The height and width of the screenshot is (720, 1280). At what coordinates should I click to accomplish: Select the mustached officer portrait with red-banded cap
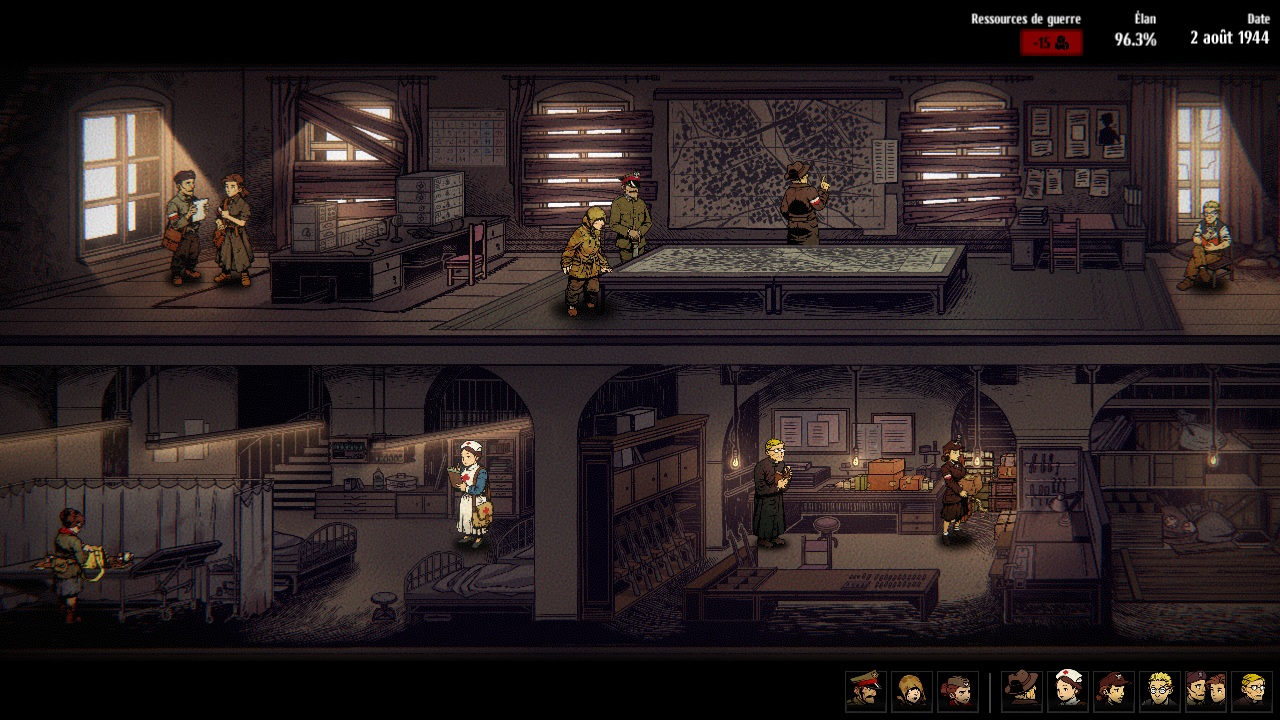(x=866, y=691)
